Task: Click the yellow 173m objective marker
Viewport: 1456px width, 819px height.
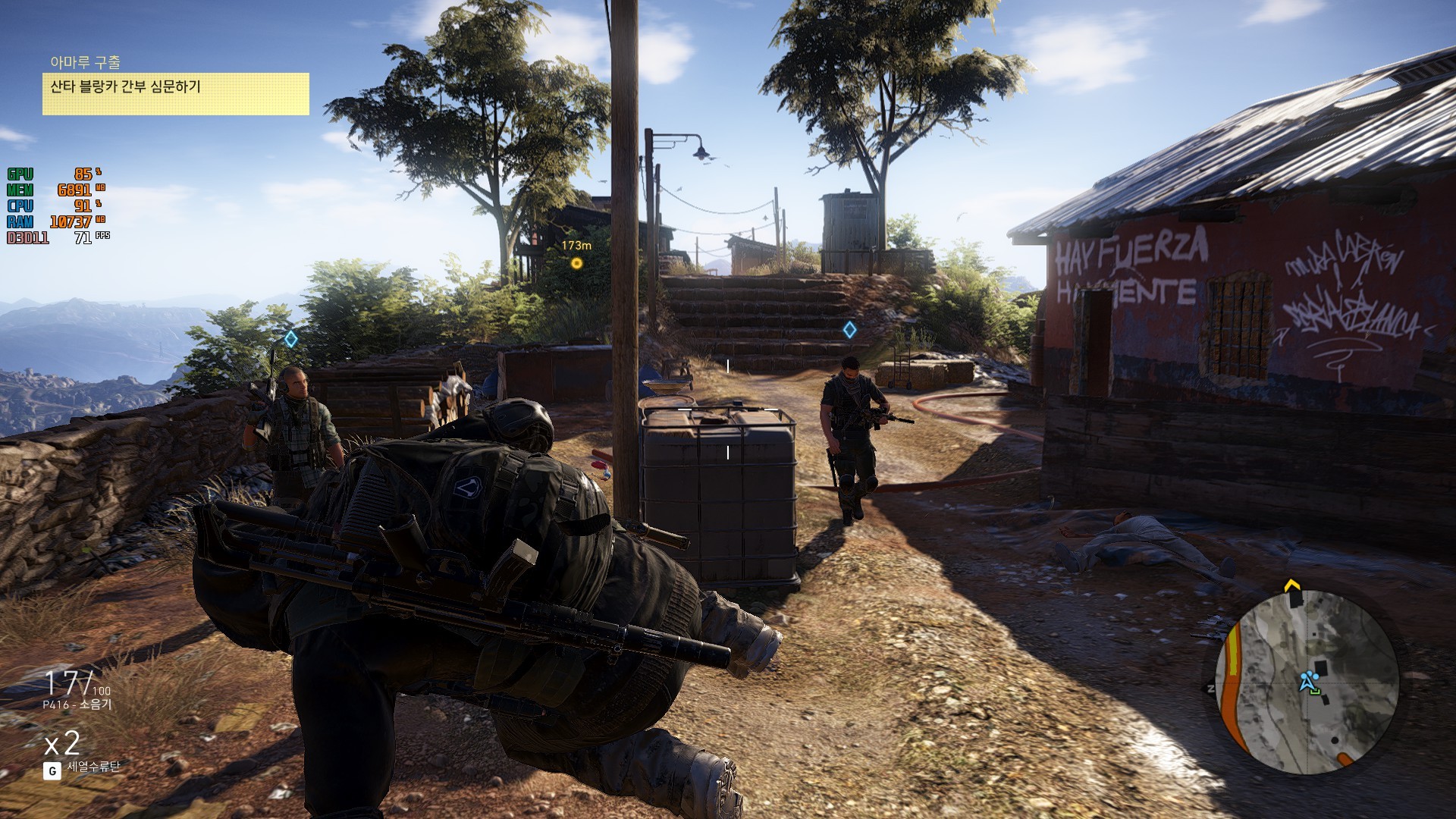Action: coord(576,263)
